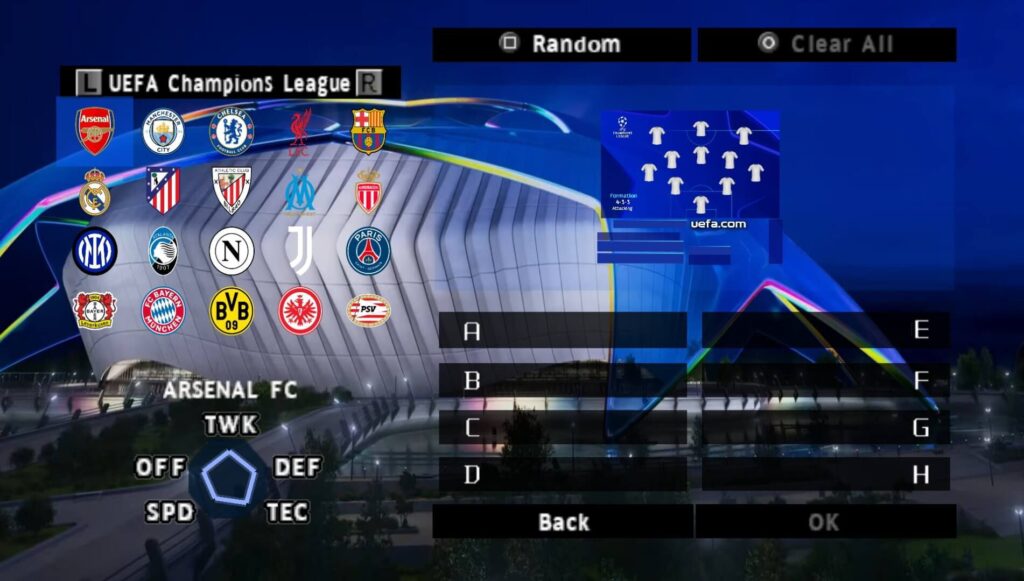This screenshot has width=1024, height=581.
Task: Clear all team selections
Action: pos(827,44)
